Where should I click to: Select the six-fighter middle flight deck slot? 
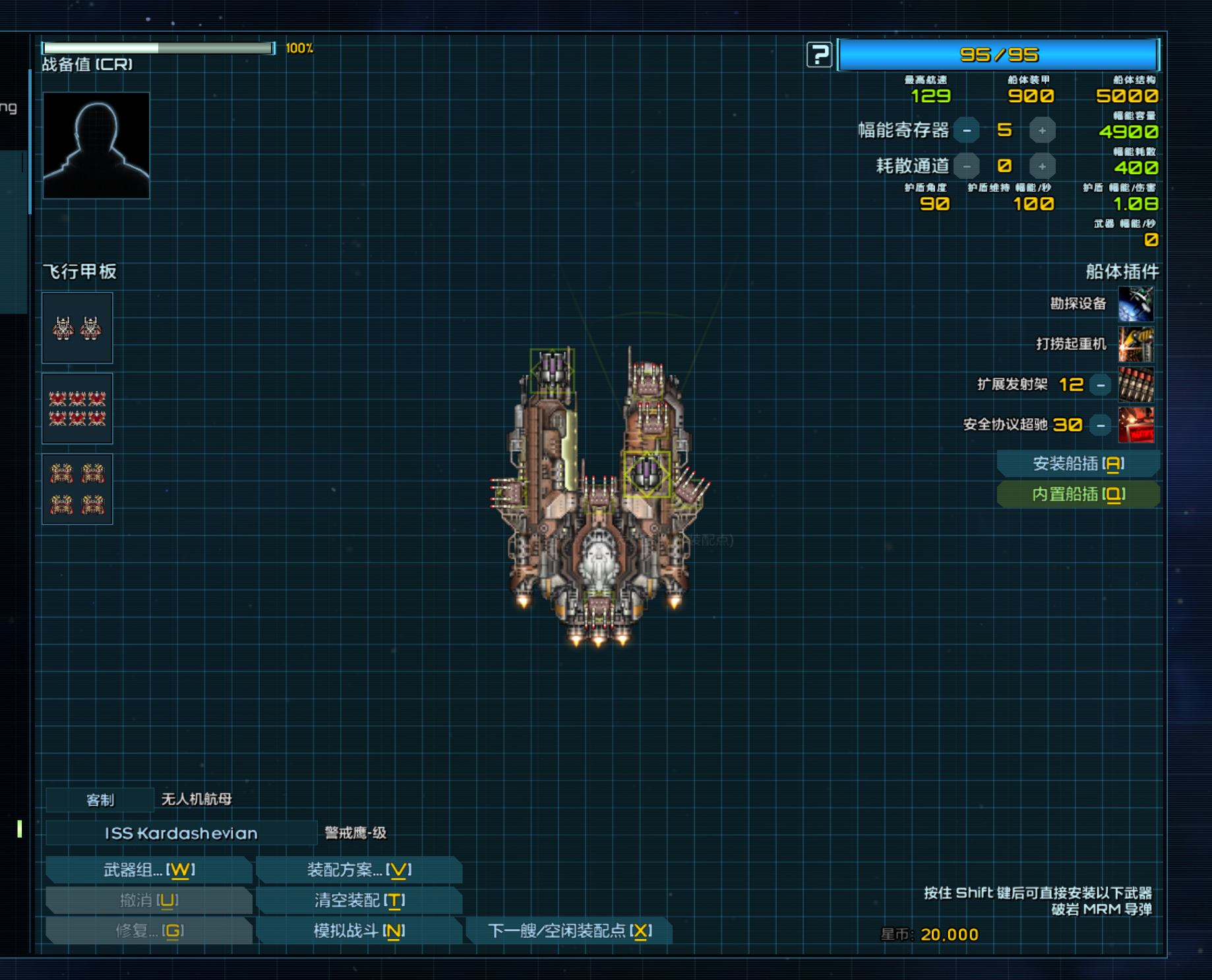[77, 408]
